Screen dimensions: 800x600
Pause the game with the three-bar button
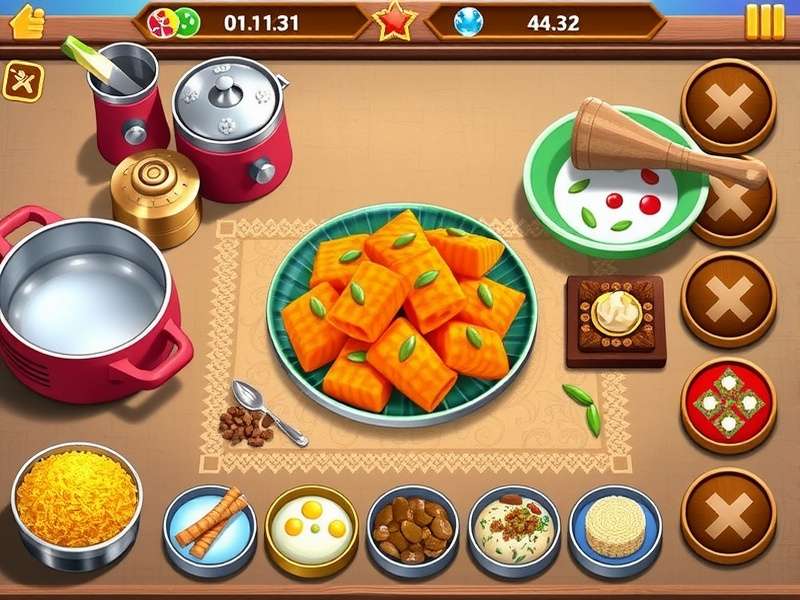(x=765, y=21)
